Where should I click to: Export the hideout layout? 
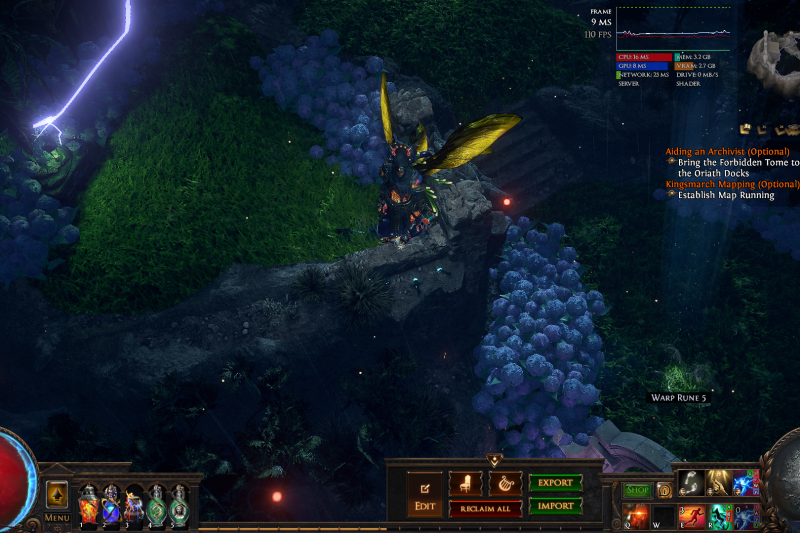click(x=555, y=483)
